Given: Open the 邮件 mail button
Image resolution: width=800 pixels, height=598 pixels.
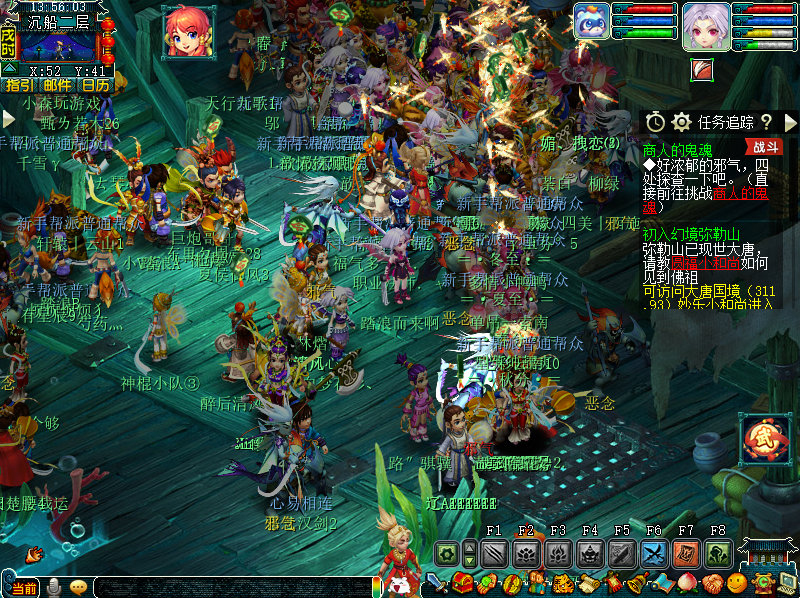Looking at the screenshot, I should pyautogui.click(x=57, y=86).
